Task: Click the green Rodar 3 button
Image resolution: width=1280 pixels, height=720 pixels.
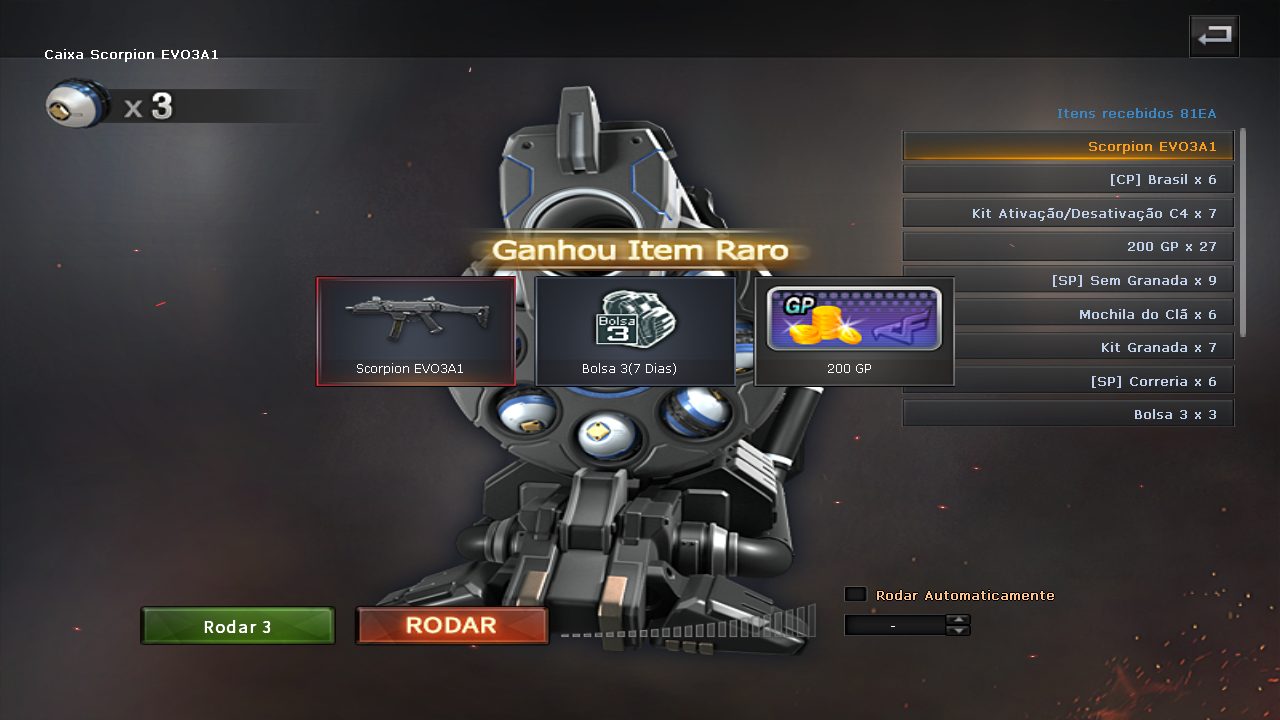Action: (x=237, y=626)
